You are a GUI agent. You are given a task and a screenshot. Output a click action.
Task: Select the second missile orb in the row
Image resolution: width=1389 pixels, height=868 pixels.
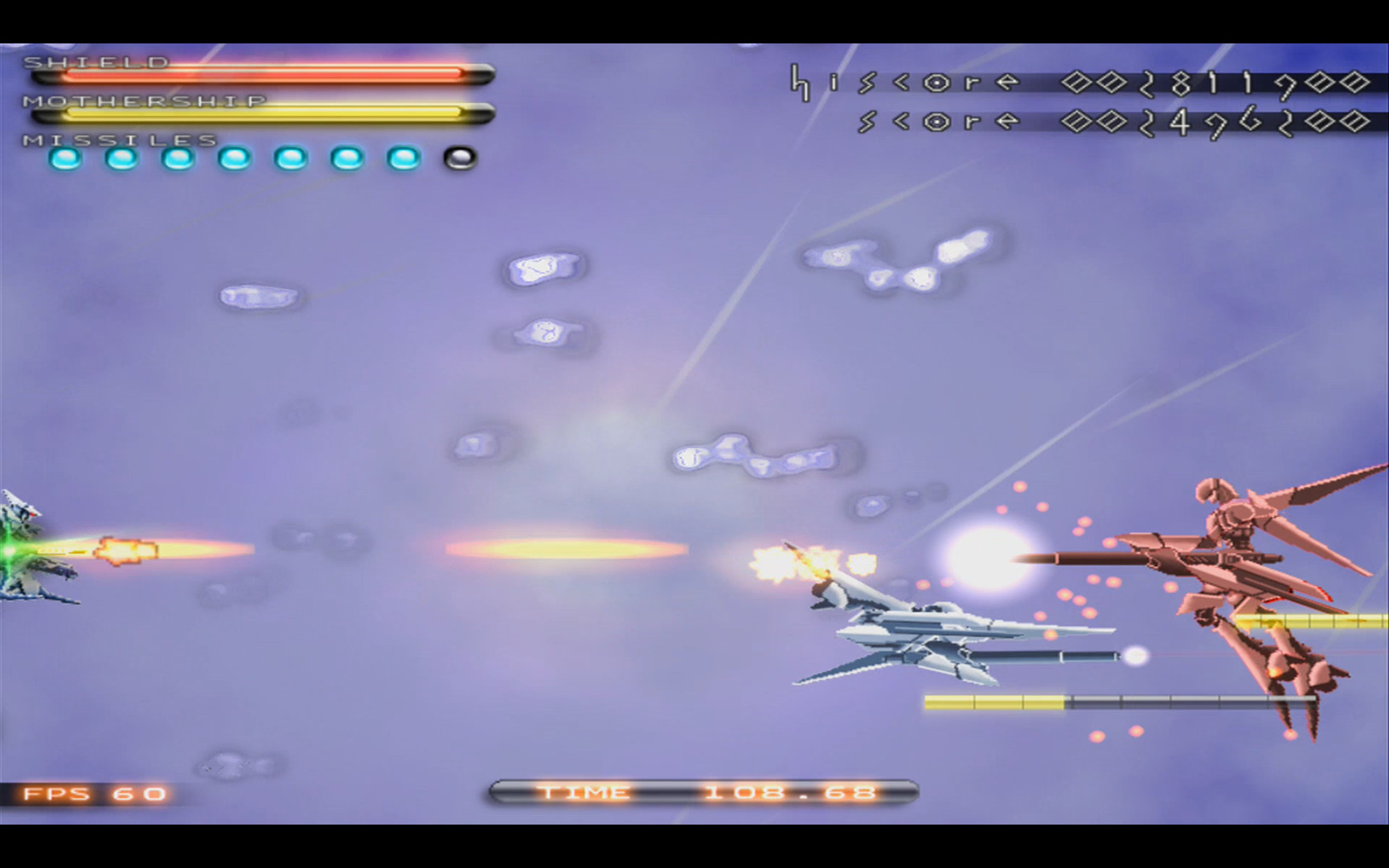click(x=122, y=158)
